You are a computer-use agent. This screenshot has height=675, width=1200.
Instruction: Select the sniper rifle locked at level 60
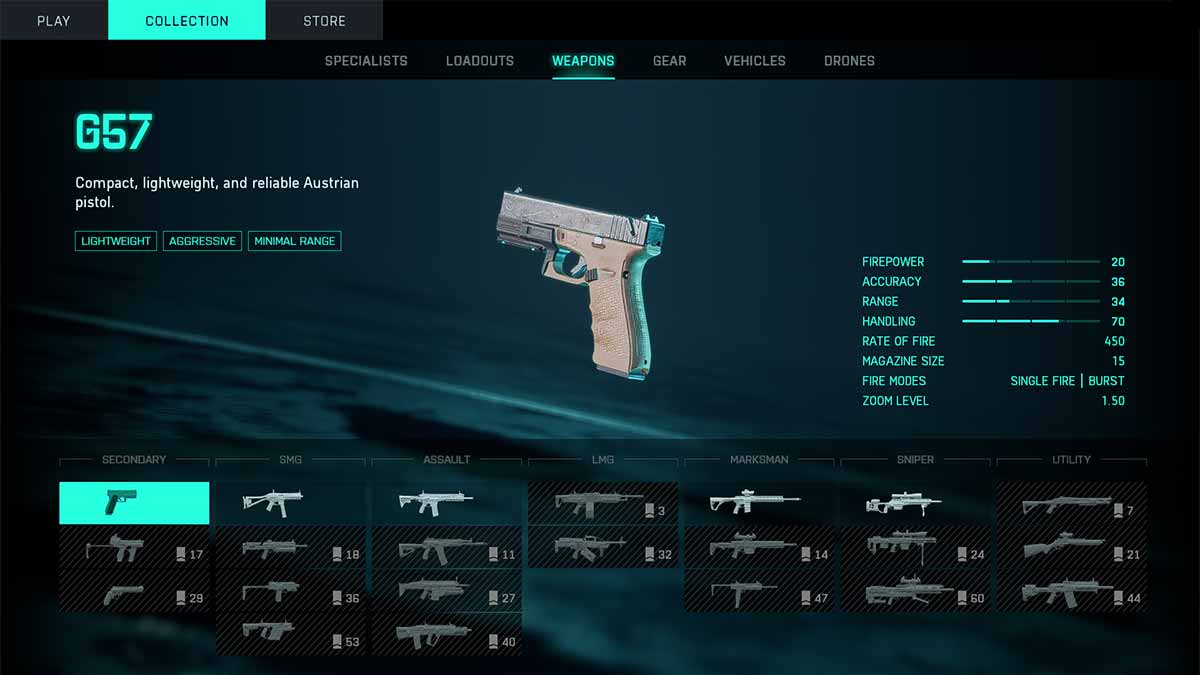tap(915, 591)
